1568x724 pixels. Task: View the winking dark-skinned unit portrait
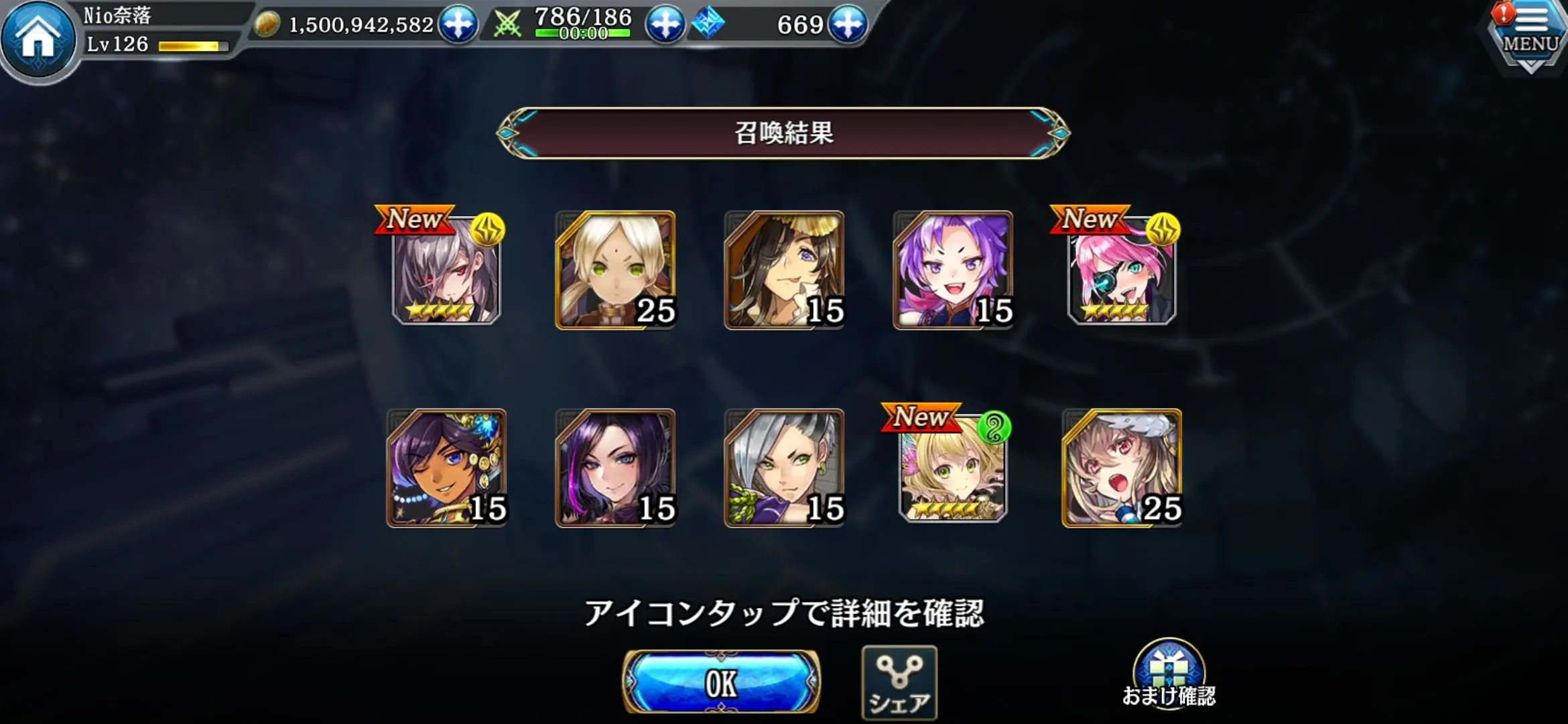446,468
